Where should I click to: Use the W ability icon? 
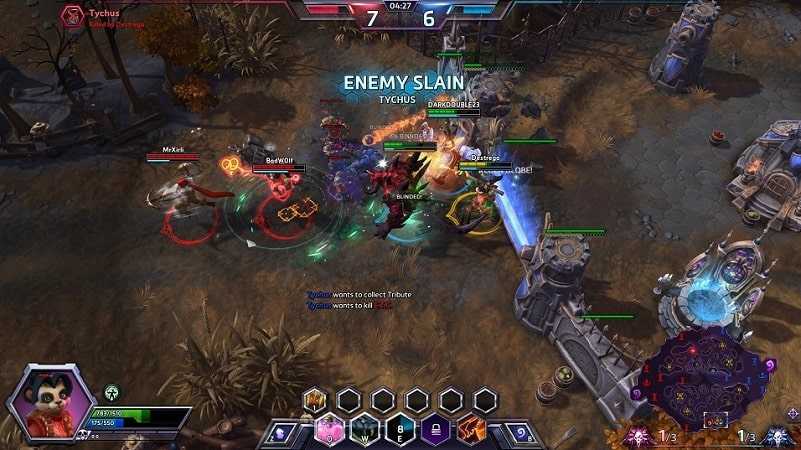pyautogui.click(x=365, y=430)
